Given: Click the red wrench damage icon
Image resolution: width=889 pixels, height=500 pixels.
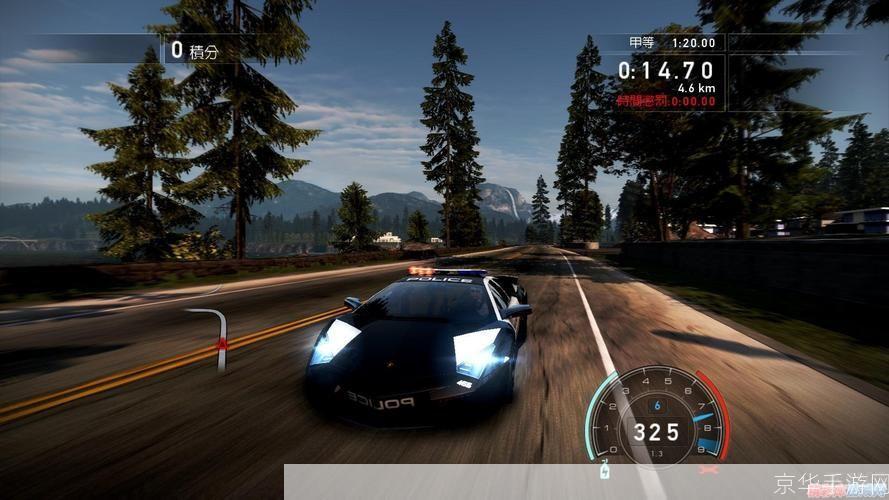Looking at the screenshot, I should 709,468.
